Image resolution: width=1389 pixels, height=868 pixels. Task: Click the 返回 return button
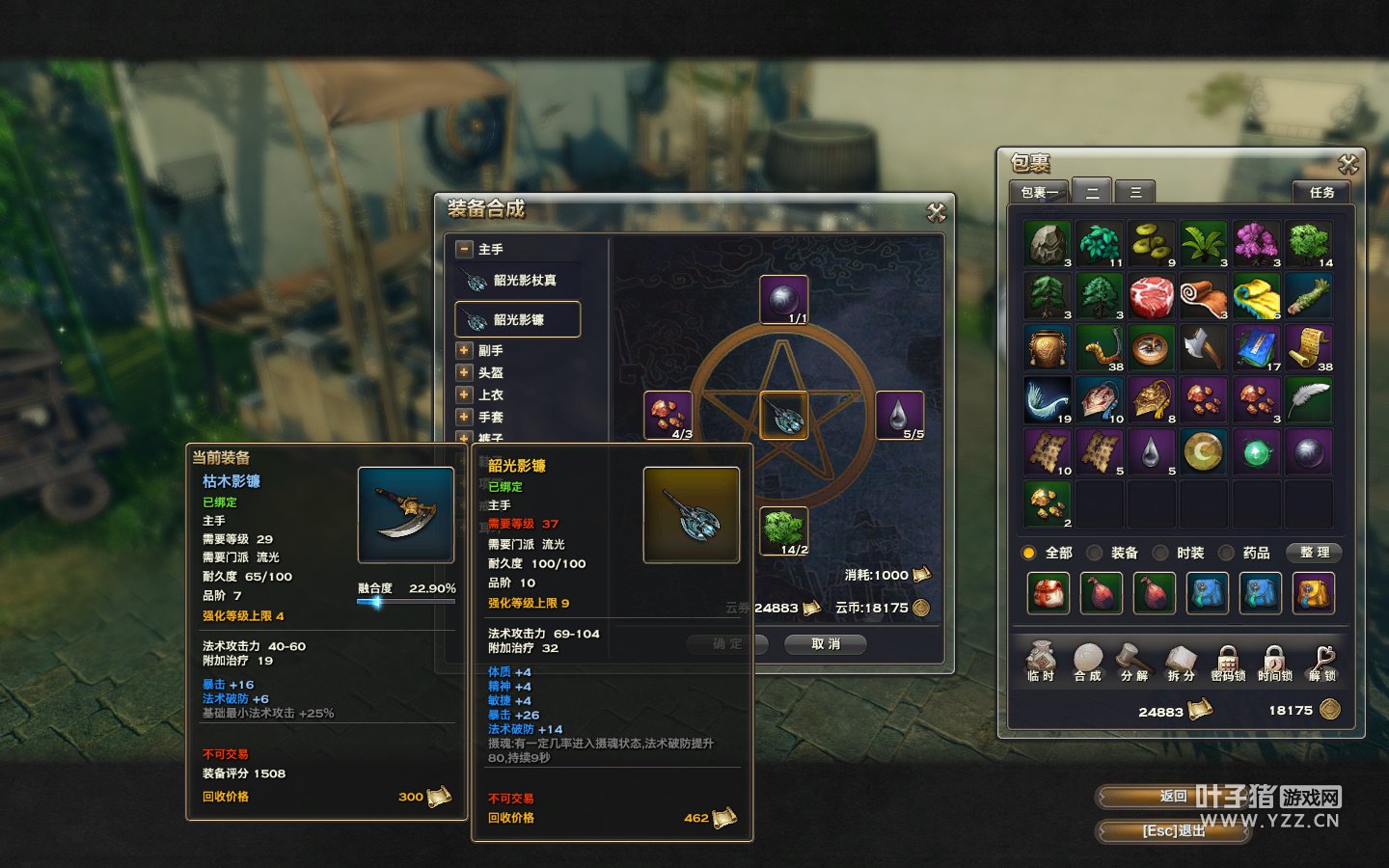(x=1173, y=797)
